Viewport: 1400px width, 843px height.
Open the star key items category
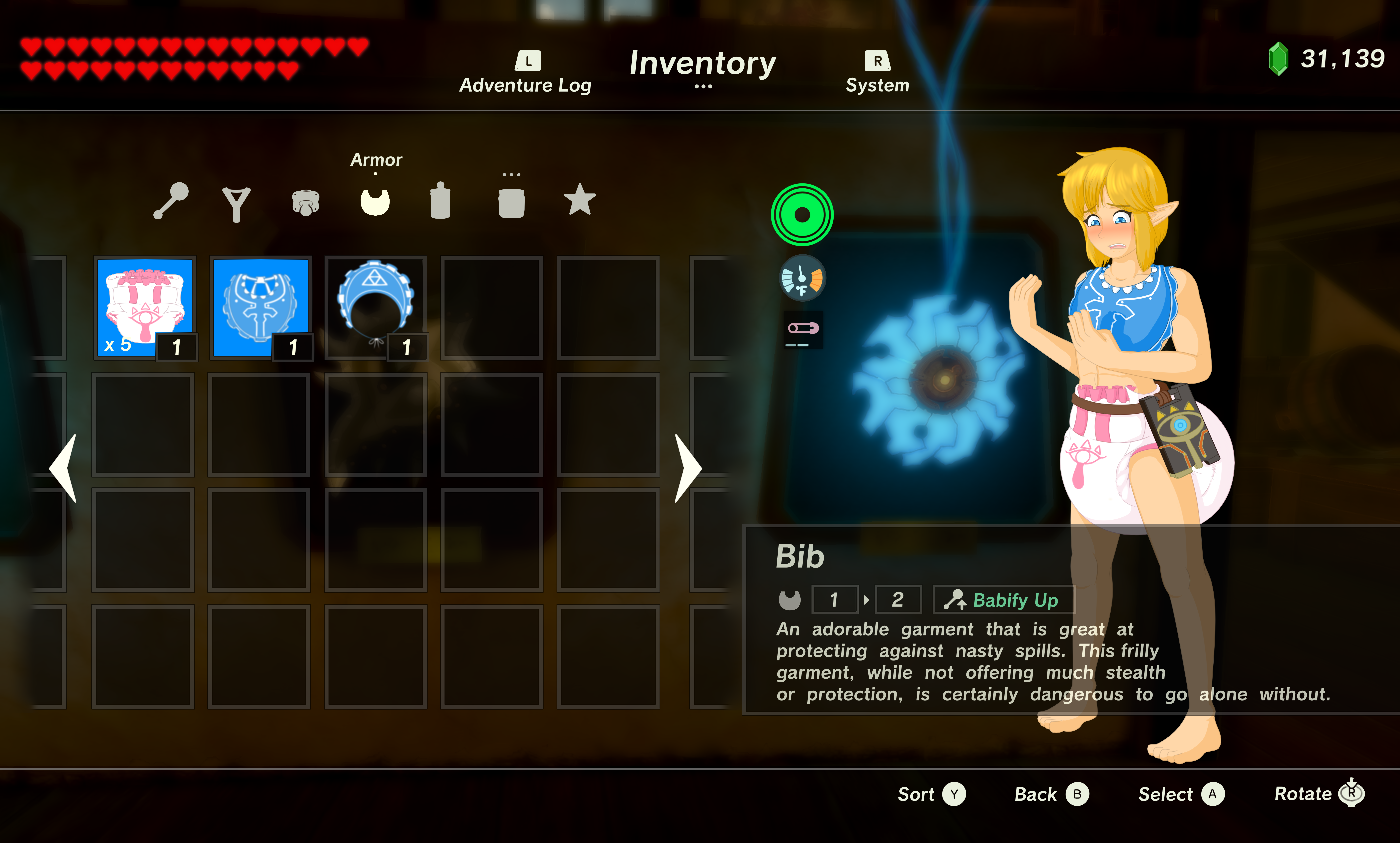click(x=579, y=199)
